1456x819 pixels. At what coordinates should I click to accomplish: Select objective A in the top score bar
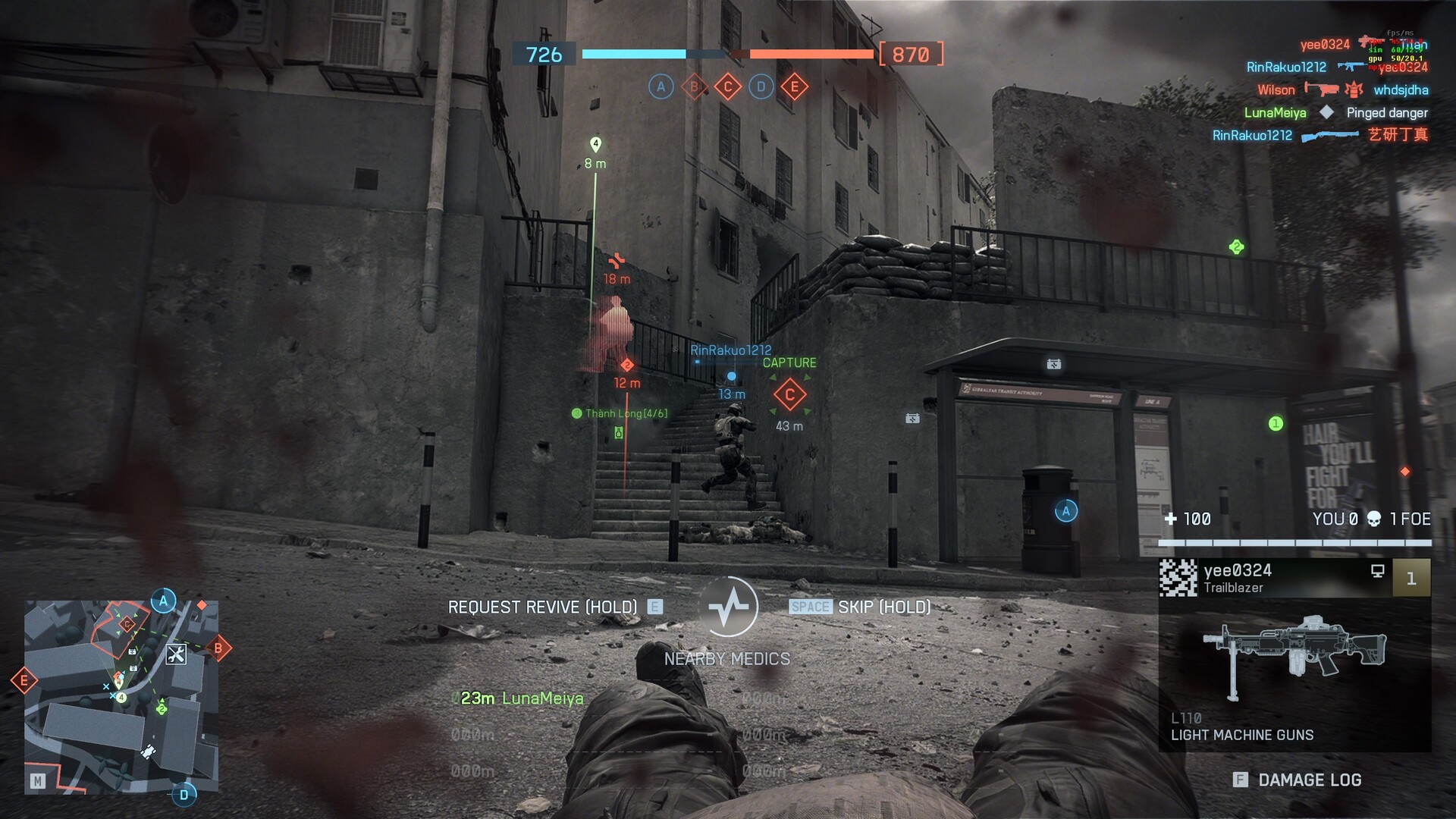pos(661,87)
